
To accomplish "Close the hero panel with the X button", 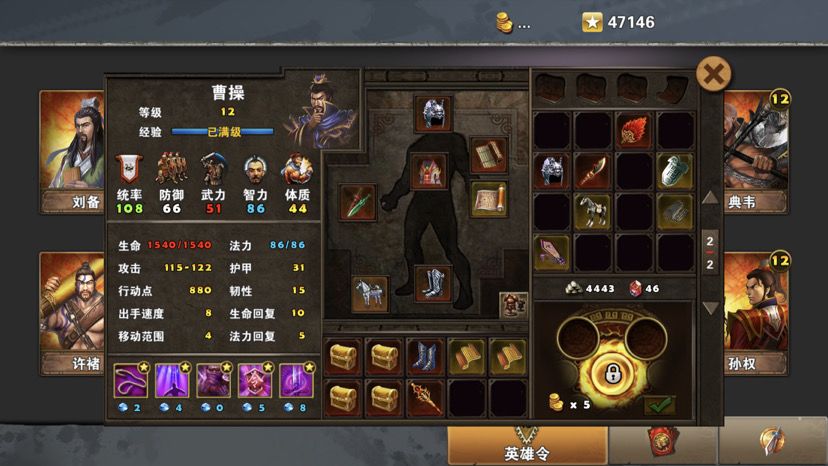I will click(713, 74).
